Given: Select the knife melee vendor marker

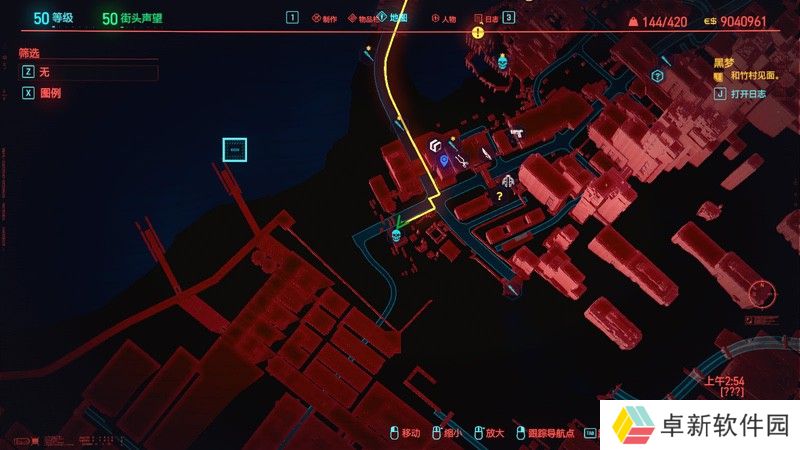Looking at the screenshot, I should (485, 153).
